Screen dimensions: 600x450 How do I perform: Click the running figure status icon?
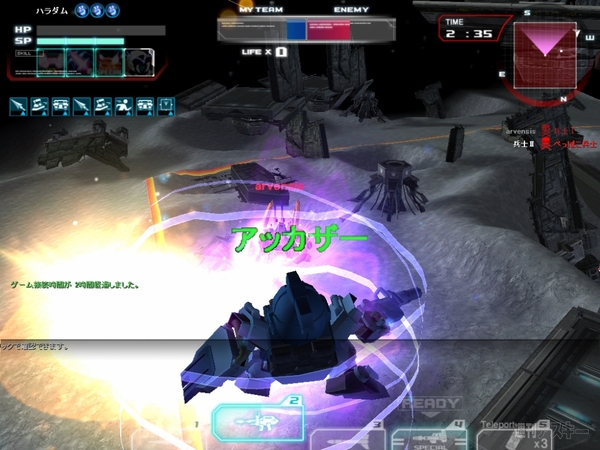[x=122, y=104]
